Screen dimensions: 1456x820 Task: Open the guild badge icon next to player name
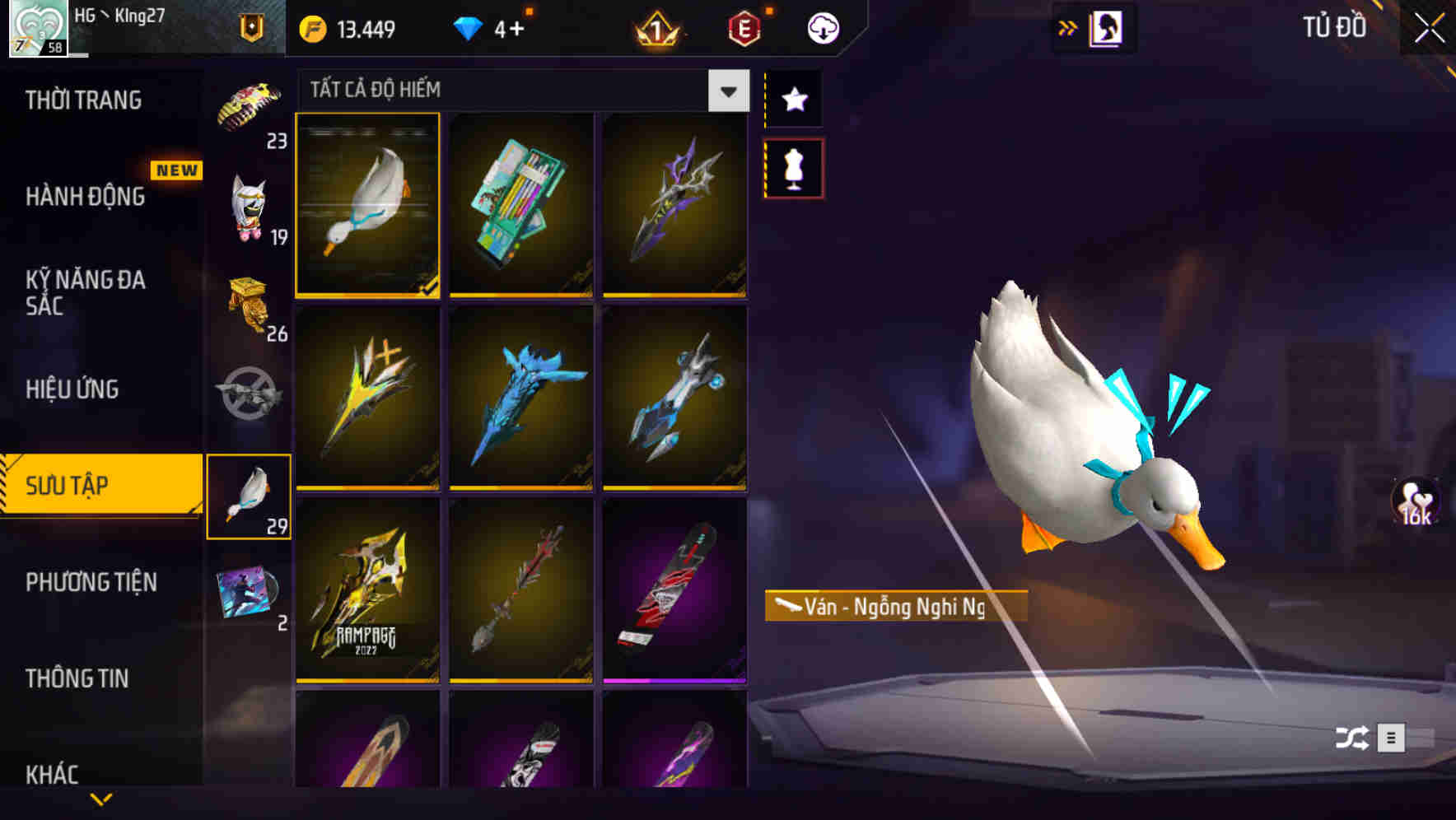coord(251,26)
